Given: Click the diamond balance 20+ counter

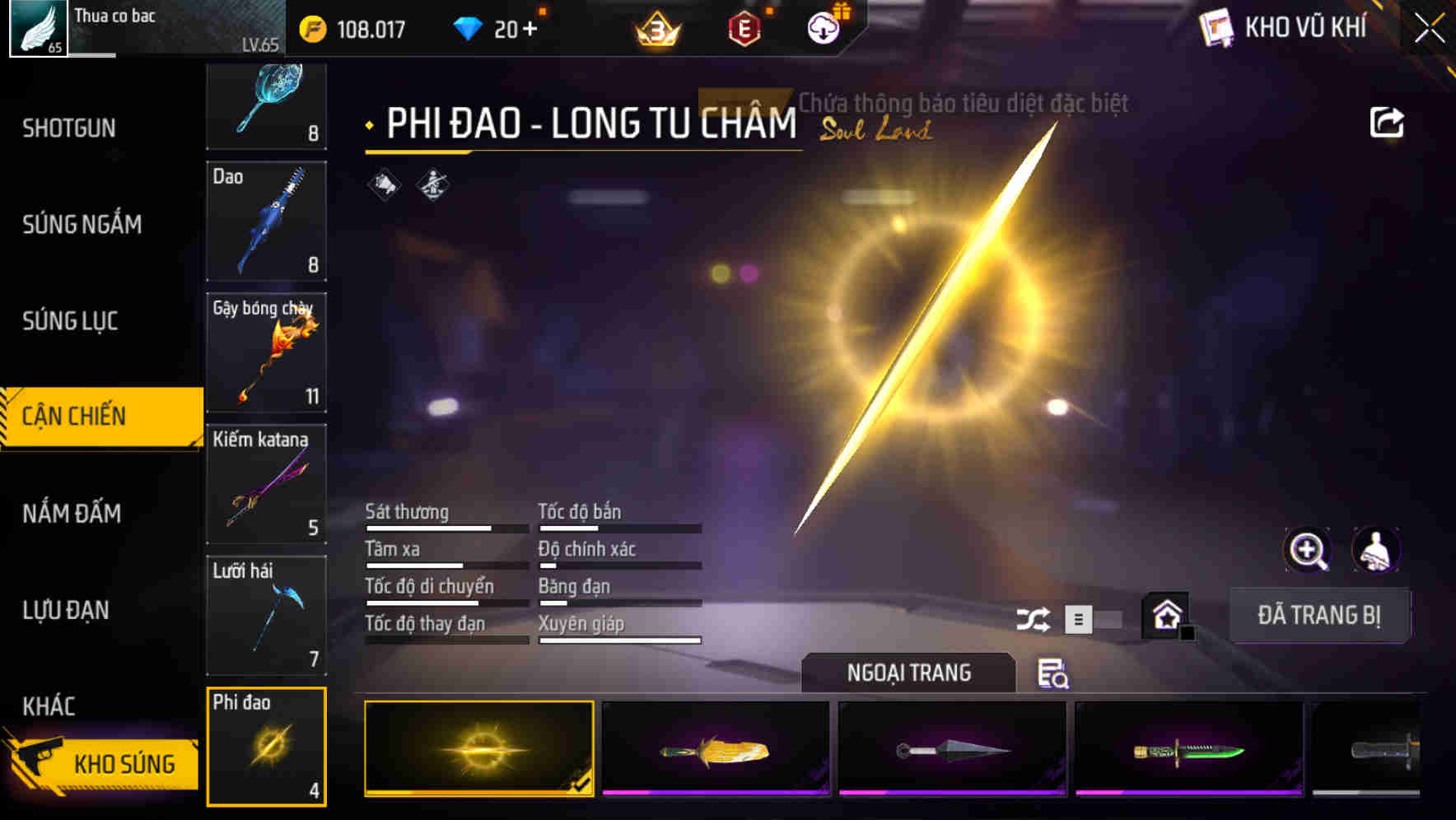Looking at the screenshot, I should [495, 28].
